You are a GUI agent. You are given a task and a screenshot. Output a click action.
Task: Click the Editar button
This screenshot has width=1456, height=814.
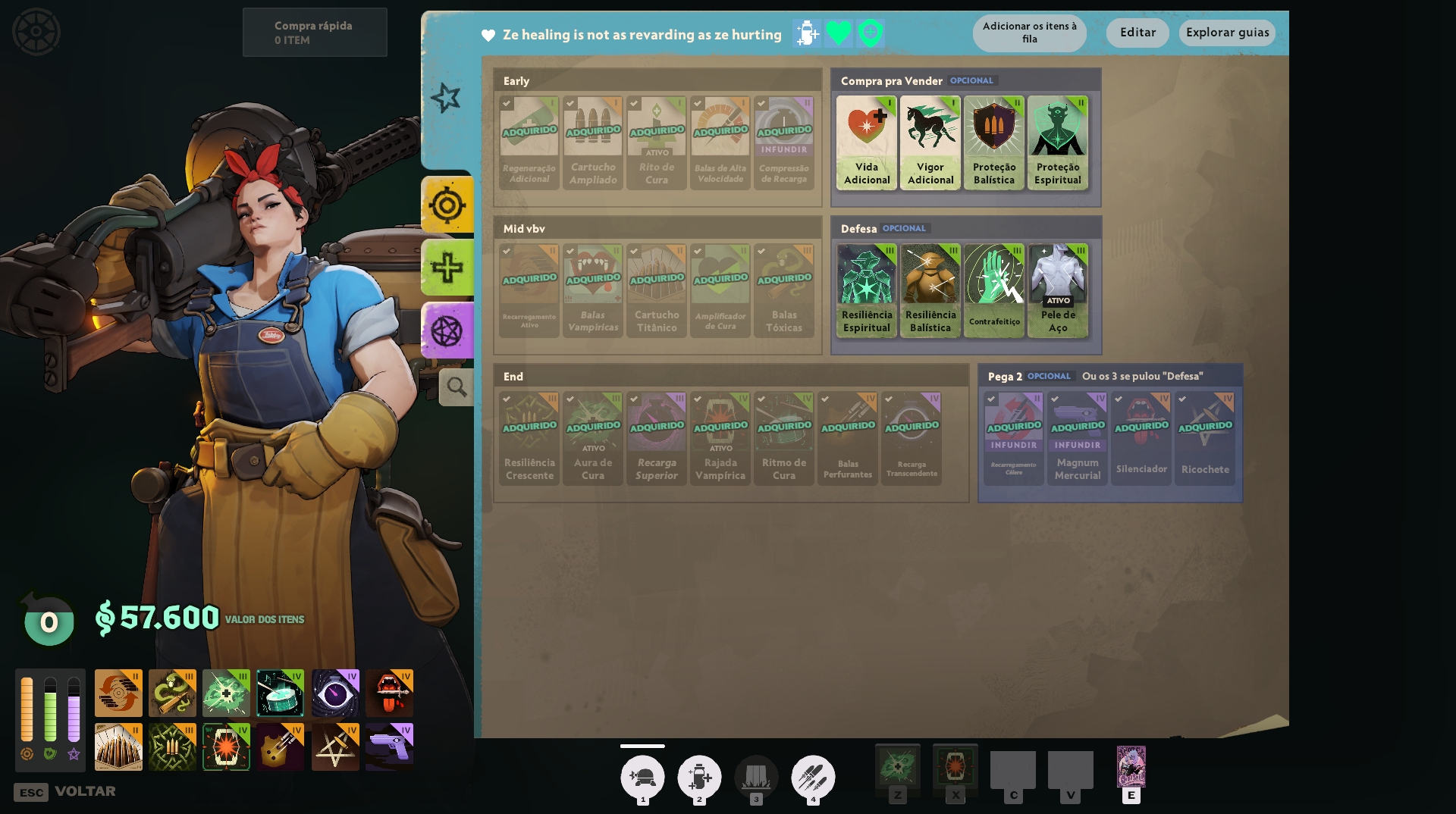[1137, 33]
